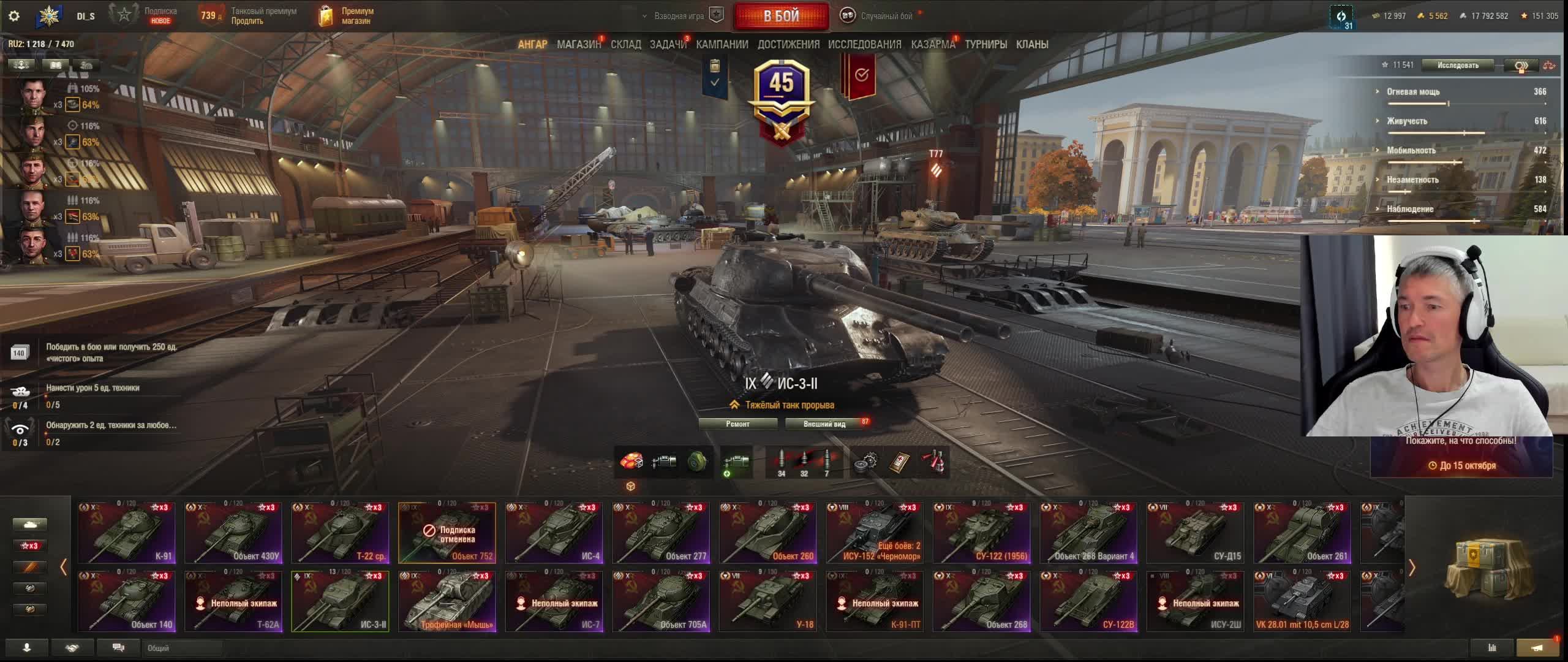Image resolution: width=1568 pixels, height=662 pixels.
Task: Open the КАЗАРМА barracks tab
Action: pyautogui.click(x=932, y=44)
